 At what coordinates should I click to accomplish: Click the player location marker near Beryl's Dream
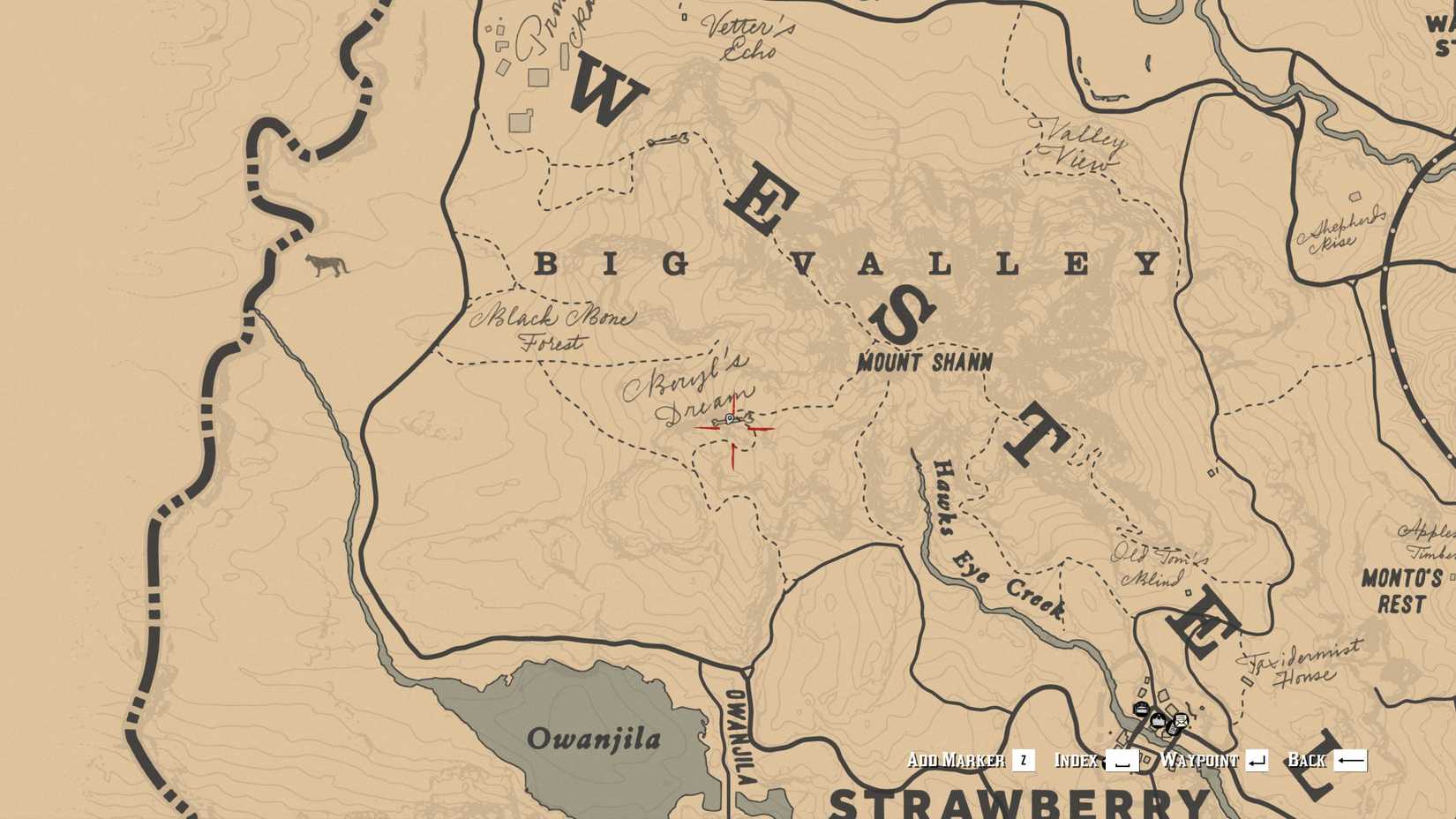click(x=730, y=418)
